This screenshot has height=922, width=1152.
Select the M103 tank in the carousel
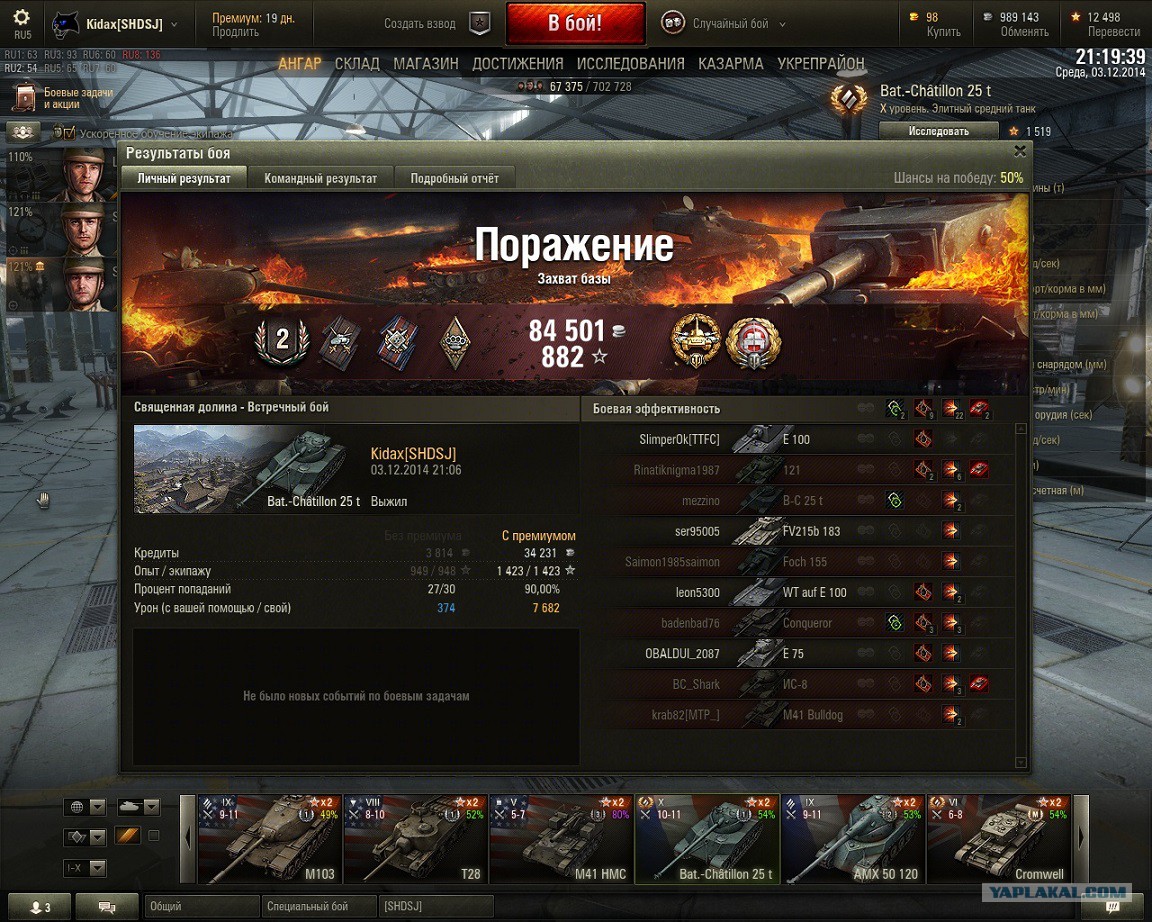click(x=267, y=840)
